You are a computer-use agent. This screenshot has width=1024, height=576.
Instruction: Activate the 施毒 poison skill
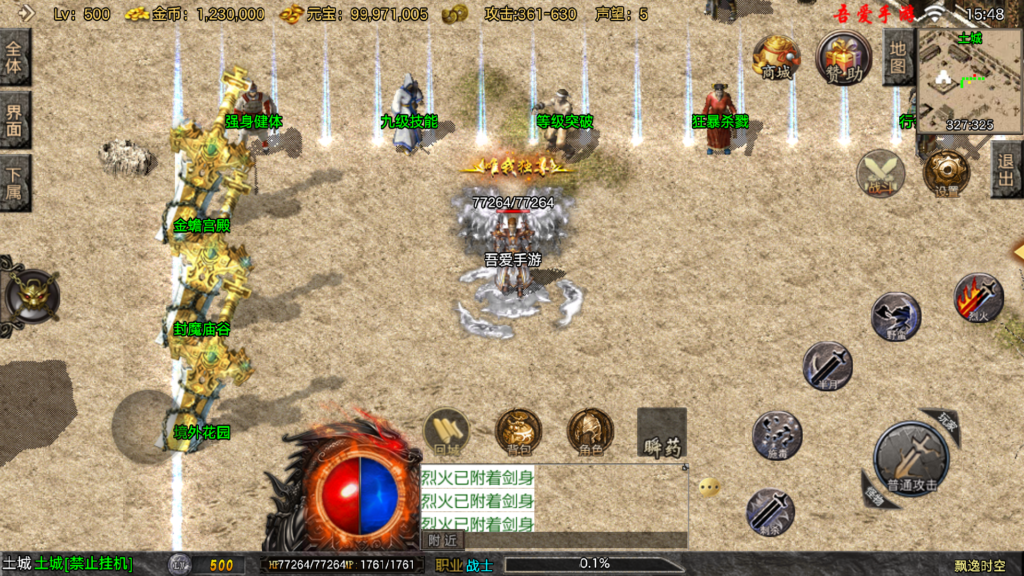[x=776, y=435]
